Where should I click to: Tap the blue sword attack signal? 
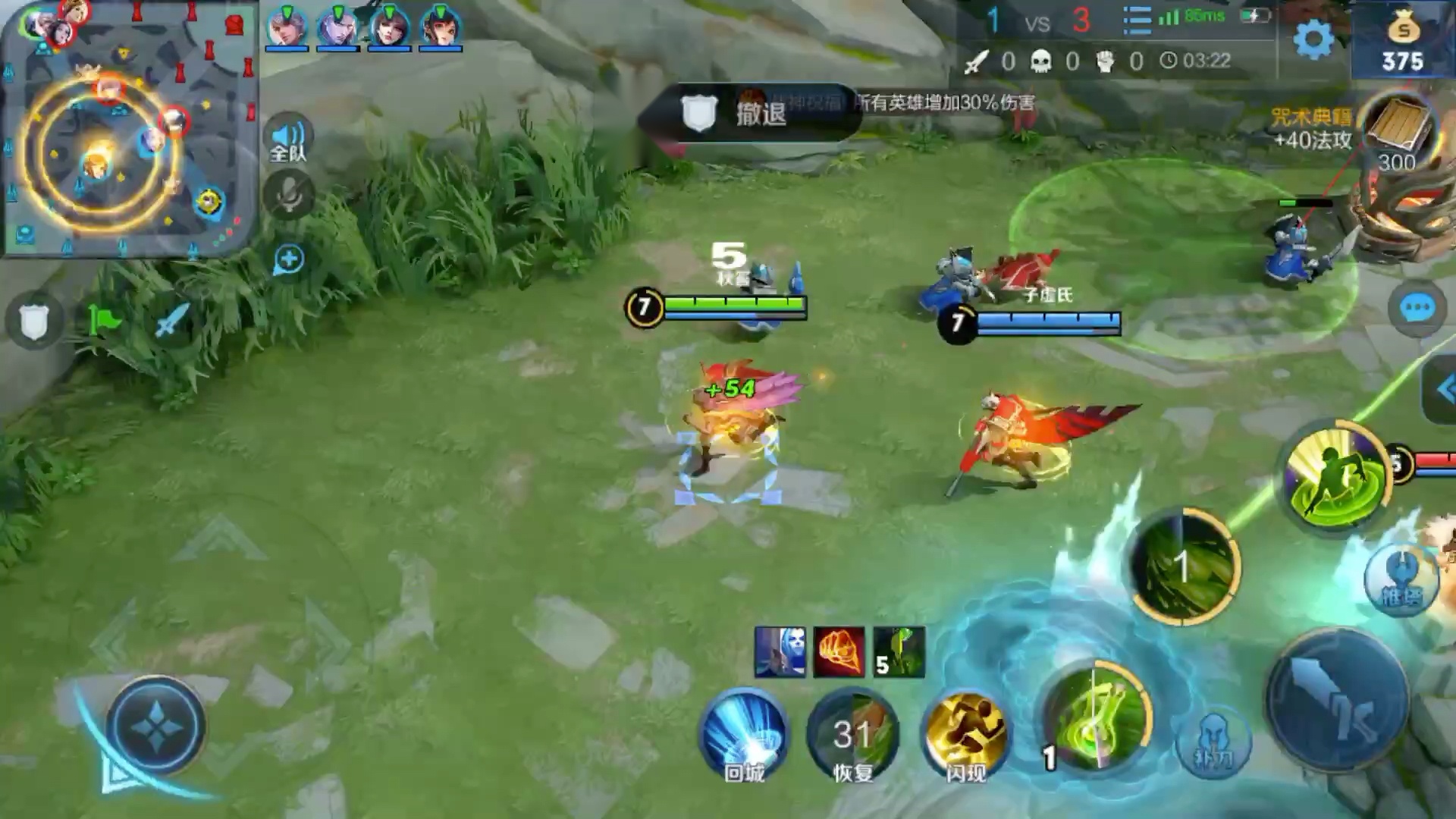171,320
